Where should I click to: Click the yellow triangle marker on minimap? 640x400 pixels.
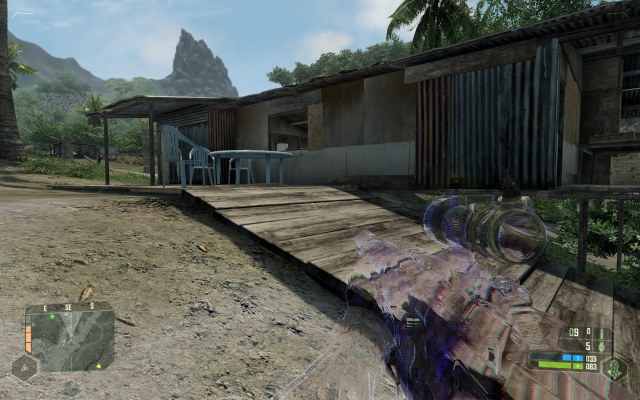[x=98, y=365]
